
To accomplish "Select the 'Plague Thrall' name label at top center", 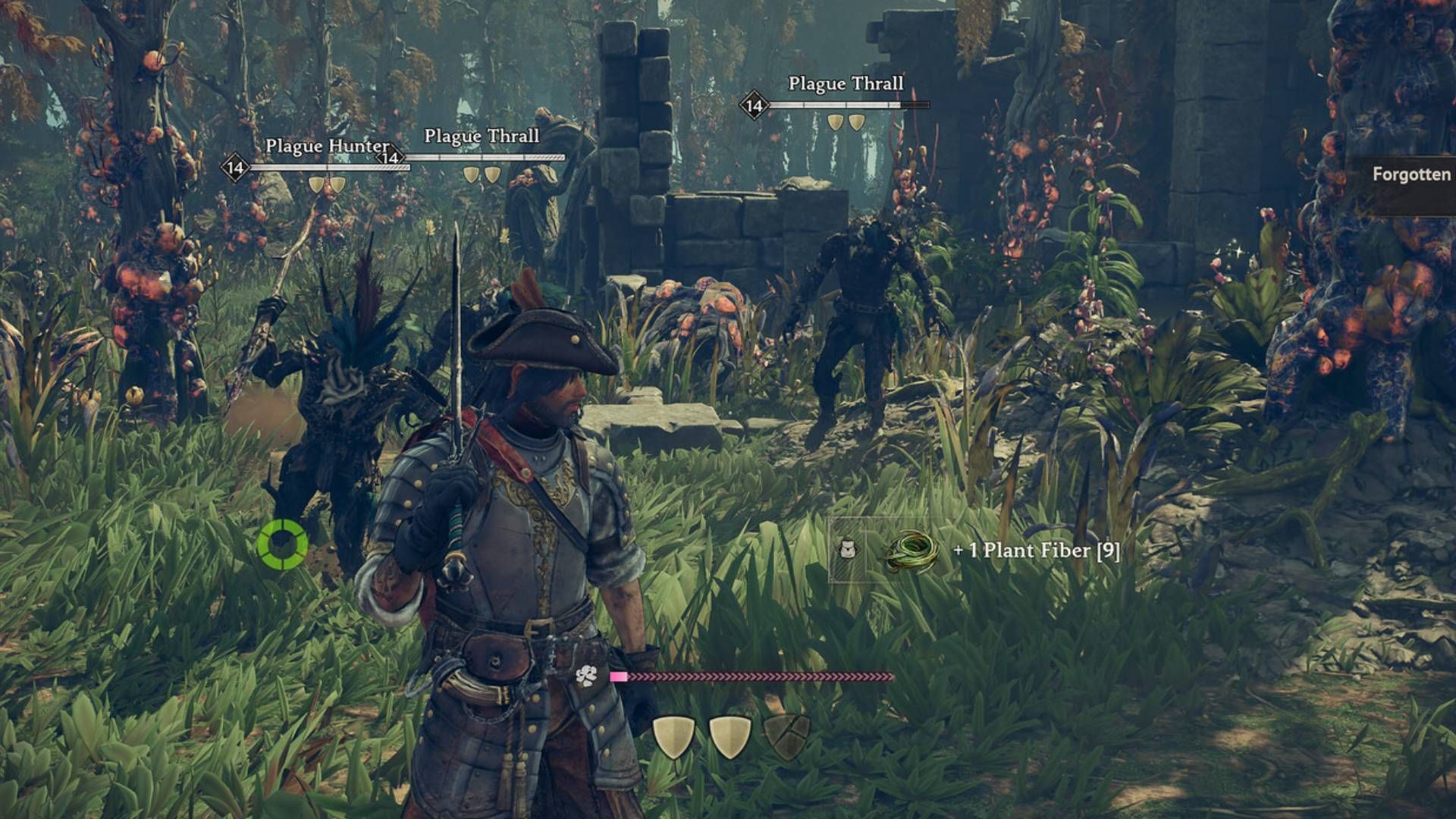I will (x=846, y=86).
